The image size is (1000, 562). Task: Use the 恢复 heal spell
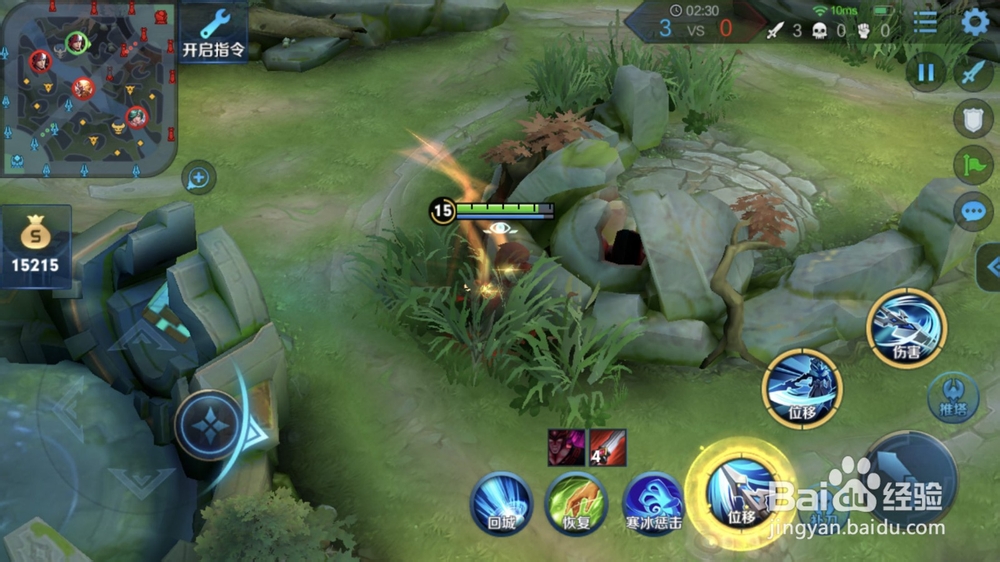click(576, 503)
